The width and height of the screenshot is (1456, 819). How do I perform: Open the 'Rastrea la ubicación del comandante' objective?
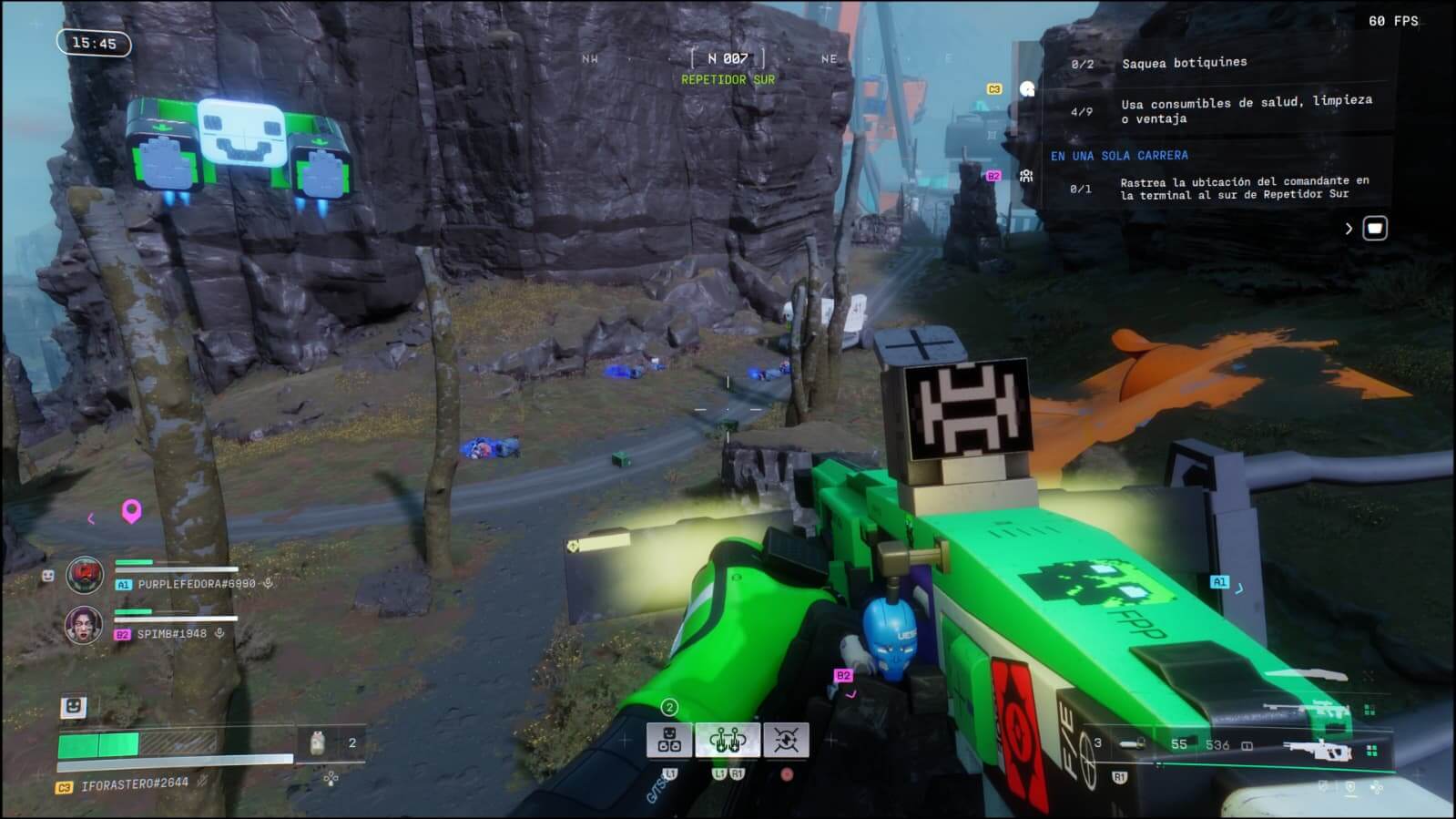(1244, 188)
